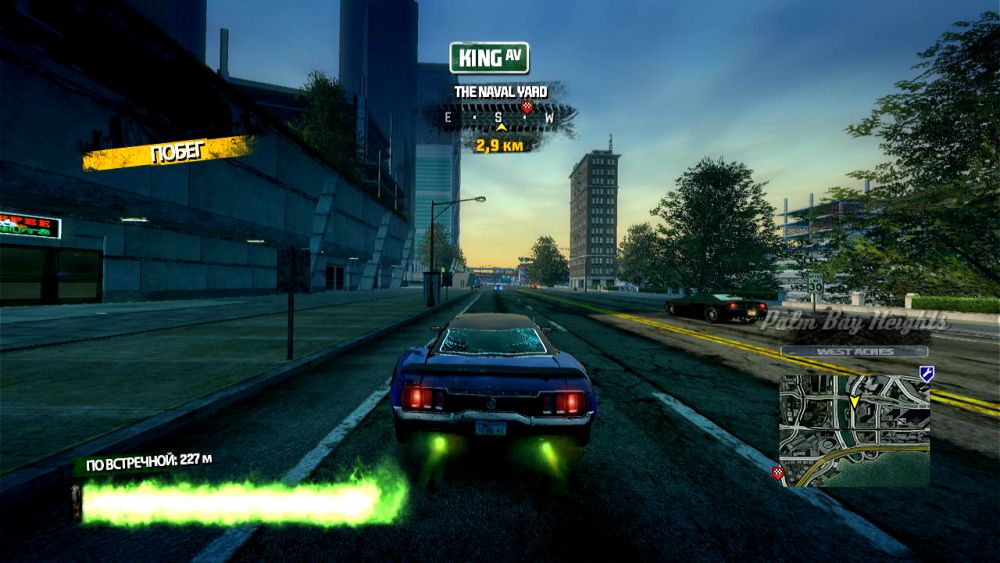Select the checkered flag marker beside minimap
The image size is (1000, 563).
(778, 472)
